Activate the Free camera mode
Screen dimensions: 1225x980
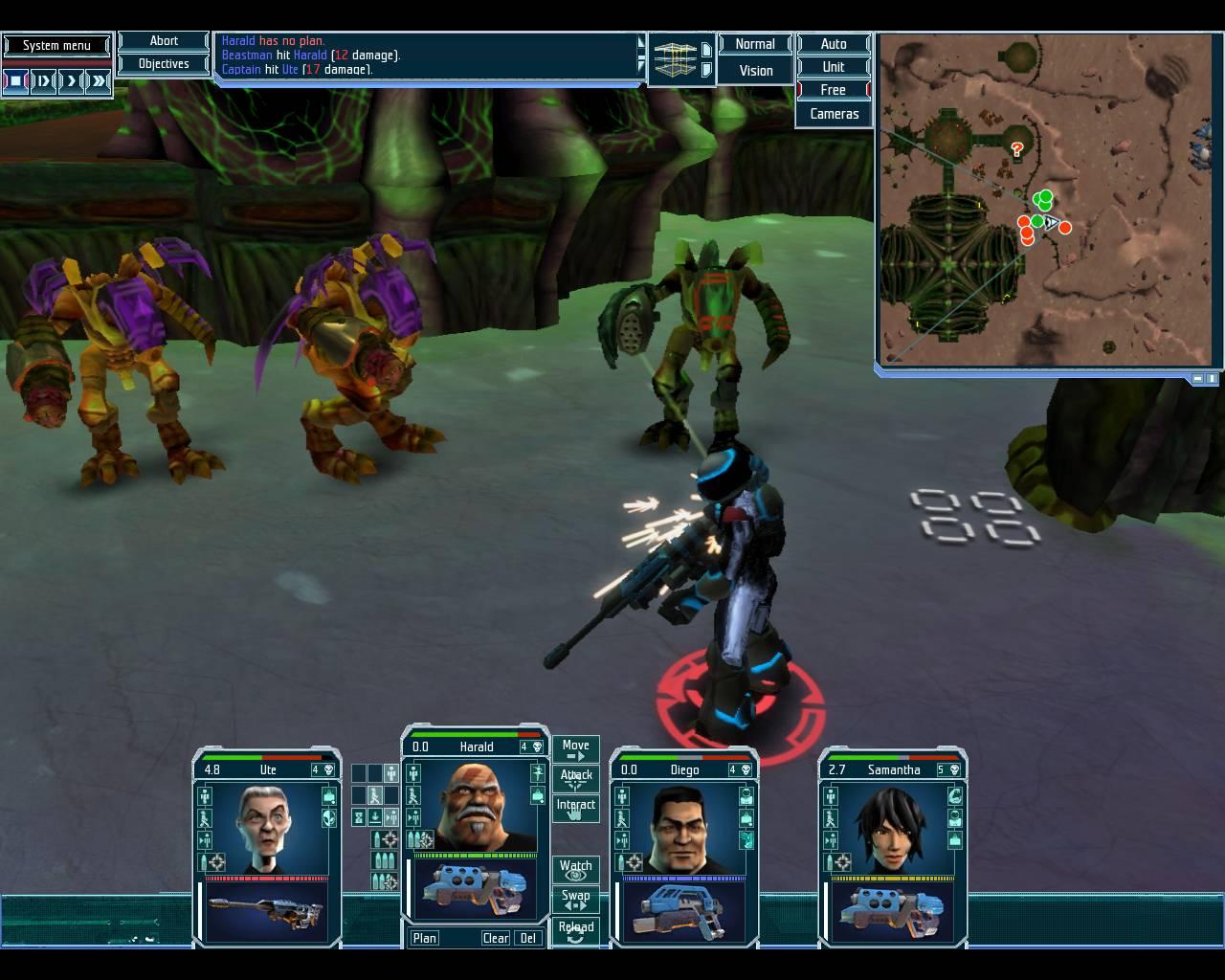[833, 90]
